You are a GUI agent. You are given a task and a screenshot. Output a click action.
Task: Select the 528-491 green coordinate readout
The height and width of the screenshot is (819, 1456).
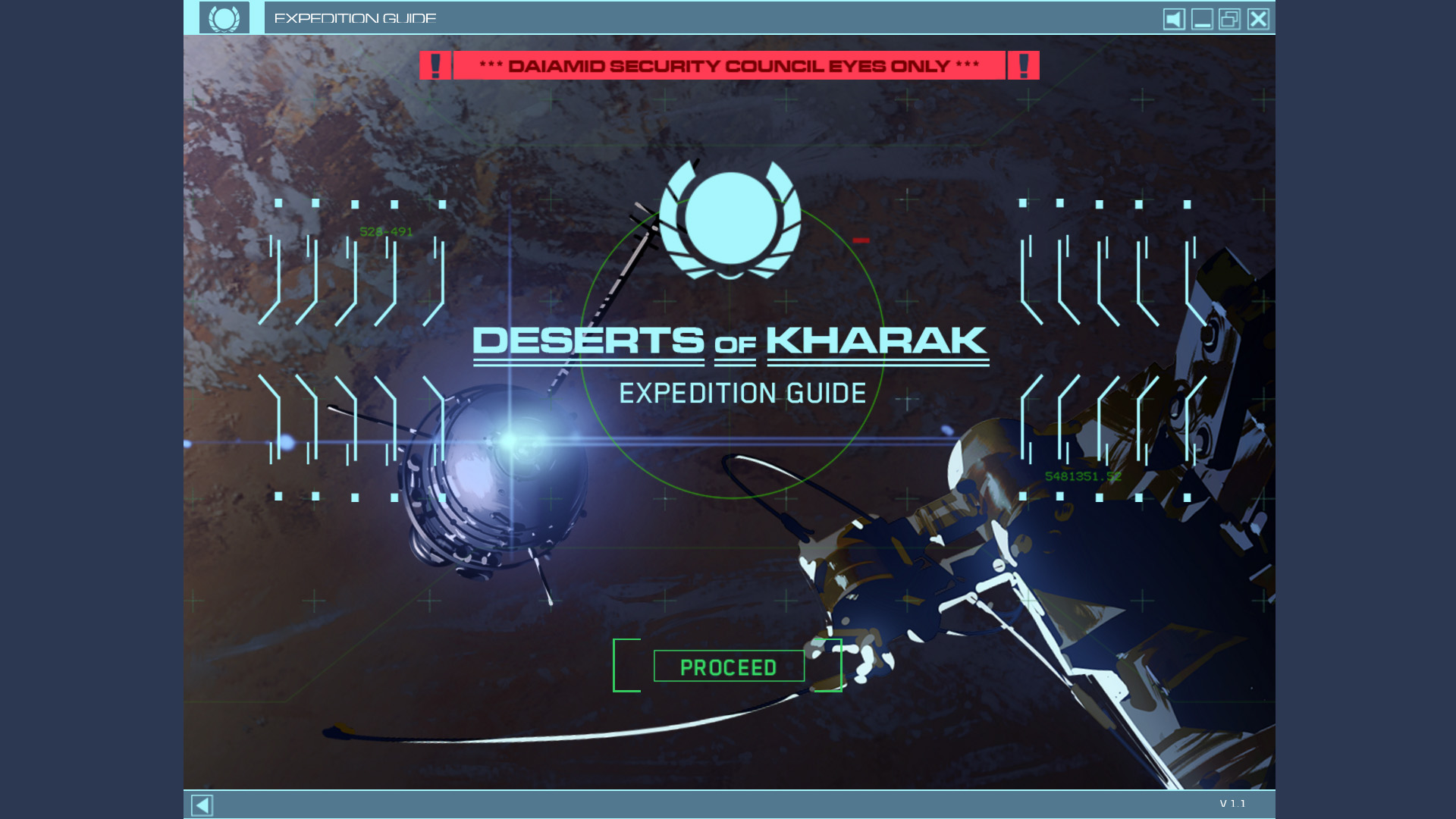click(x=386, y=232)
